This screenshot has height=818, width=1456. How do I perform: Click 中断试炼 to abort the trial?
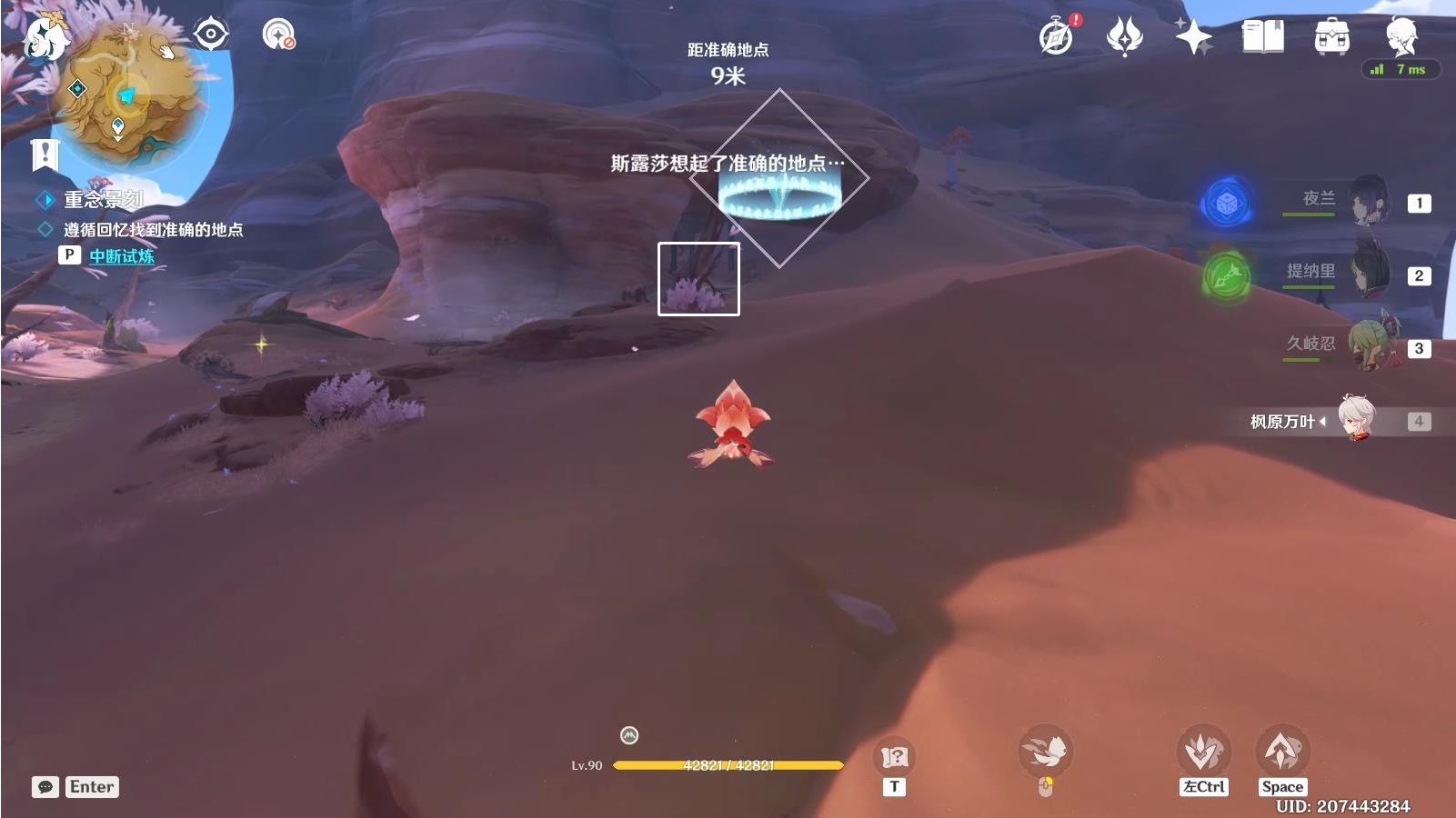(121, 256)
